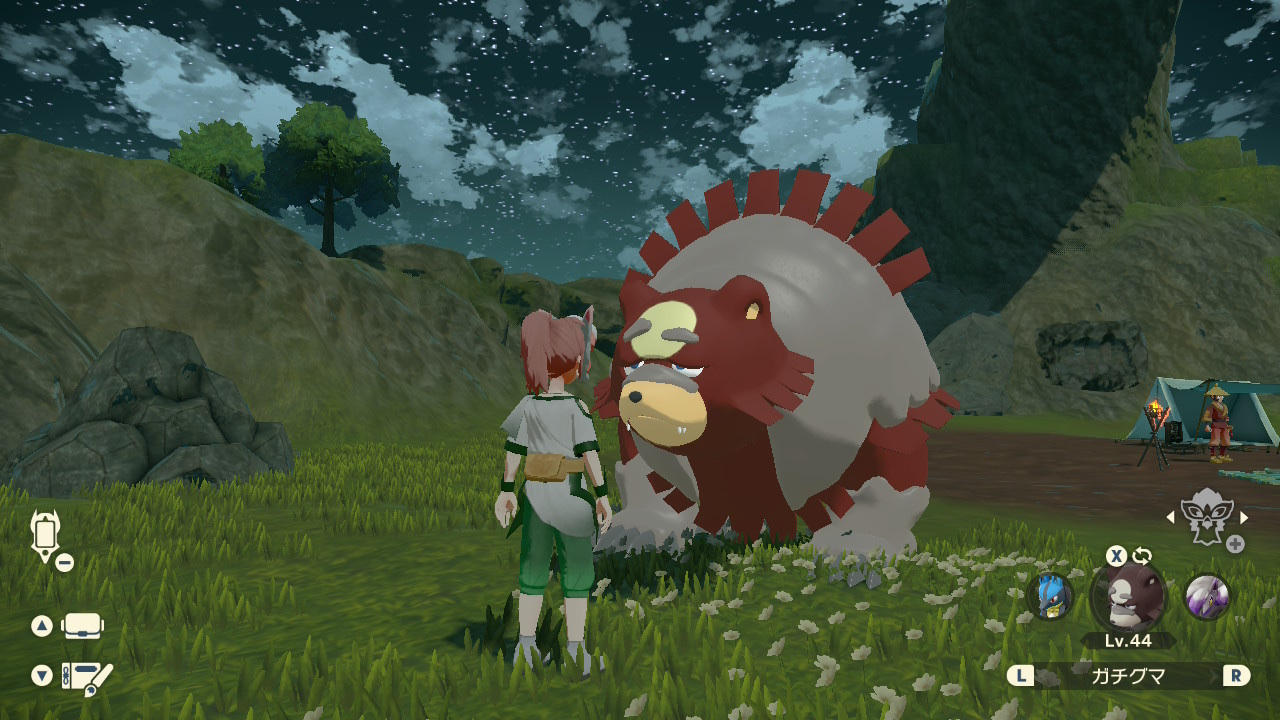The height and width of the screenshot is (720, 1280).
Task: Open the Pokédex notebook icon
Action: coord(87,677)
